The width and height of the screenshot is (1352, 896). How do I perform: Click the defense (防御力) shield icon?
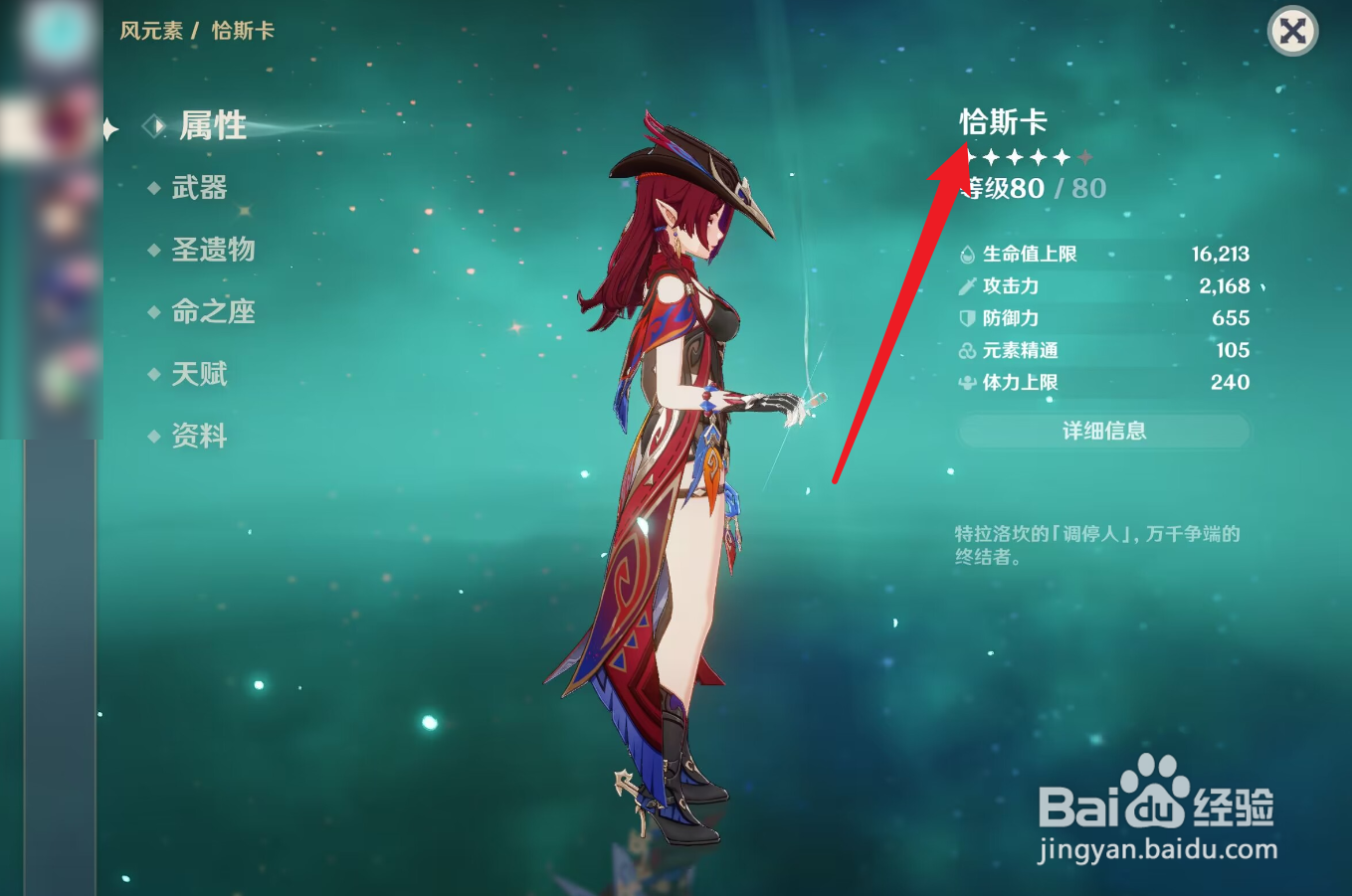click(x=965, y=318)
